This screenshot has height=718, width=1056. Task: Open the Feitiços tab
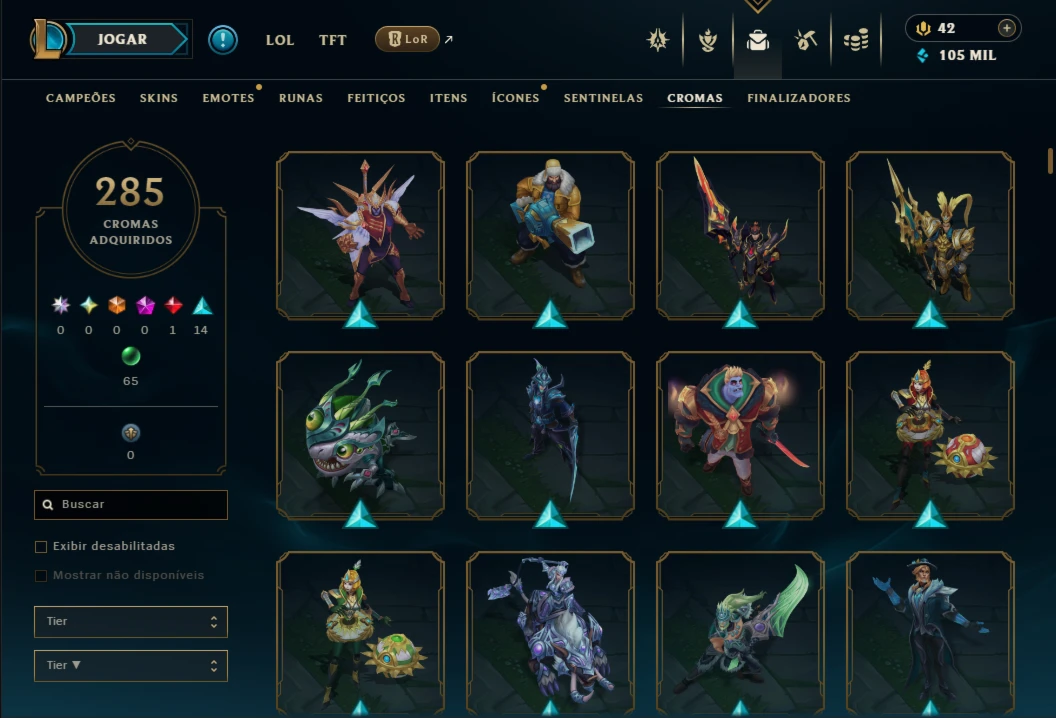click(x=376, y=98)
